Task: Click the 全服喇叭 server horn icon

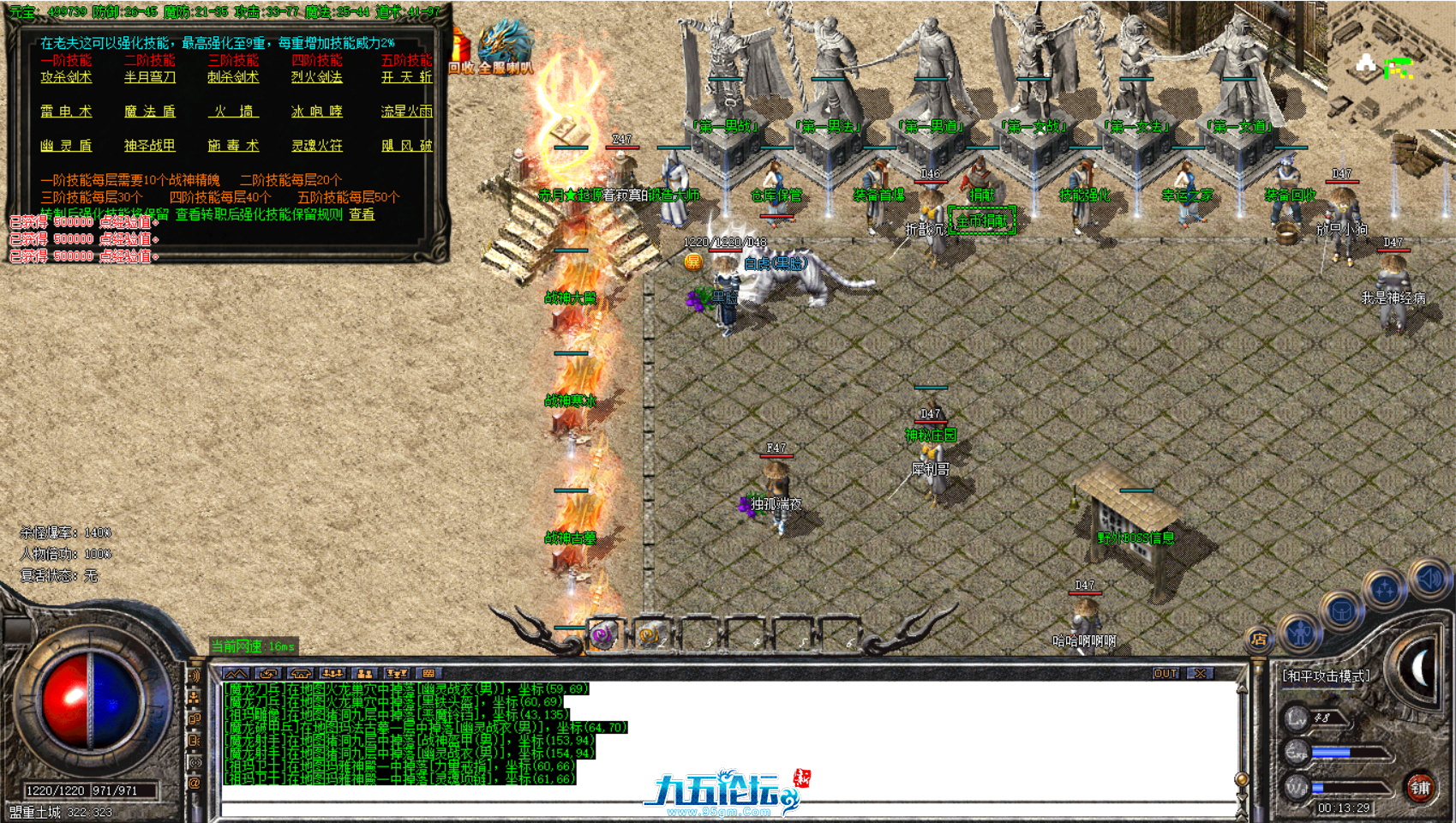Action: (x=507, y=47)
